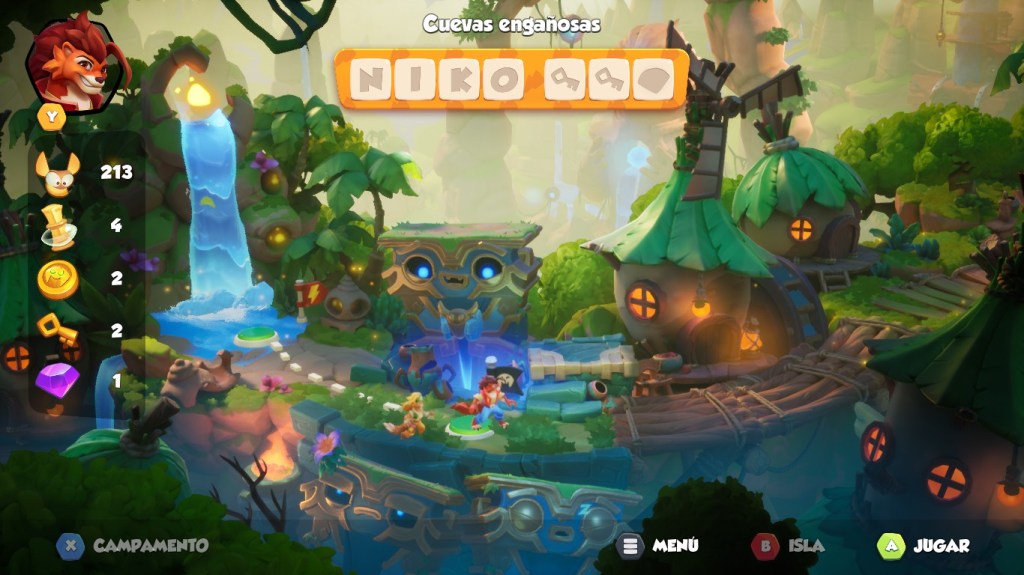Screen dimensions: 1024x575
Task: Choose the Jugar option
Action: click(x=924, y=545)
